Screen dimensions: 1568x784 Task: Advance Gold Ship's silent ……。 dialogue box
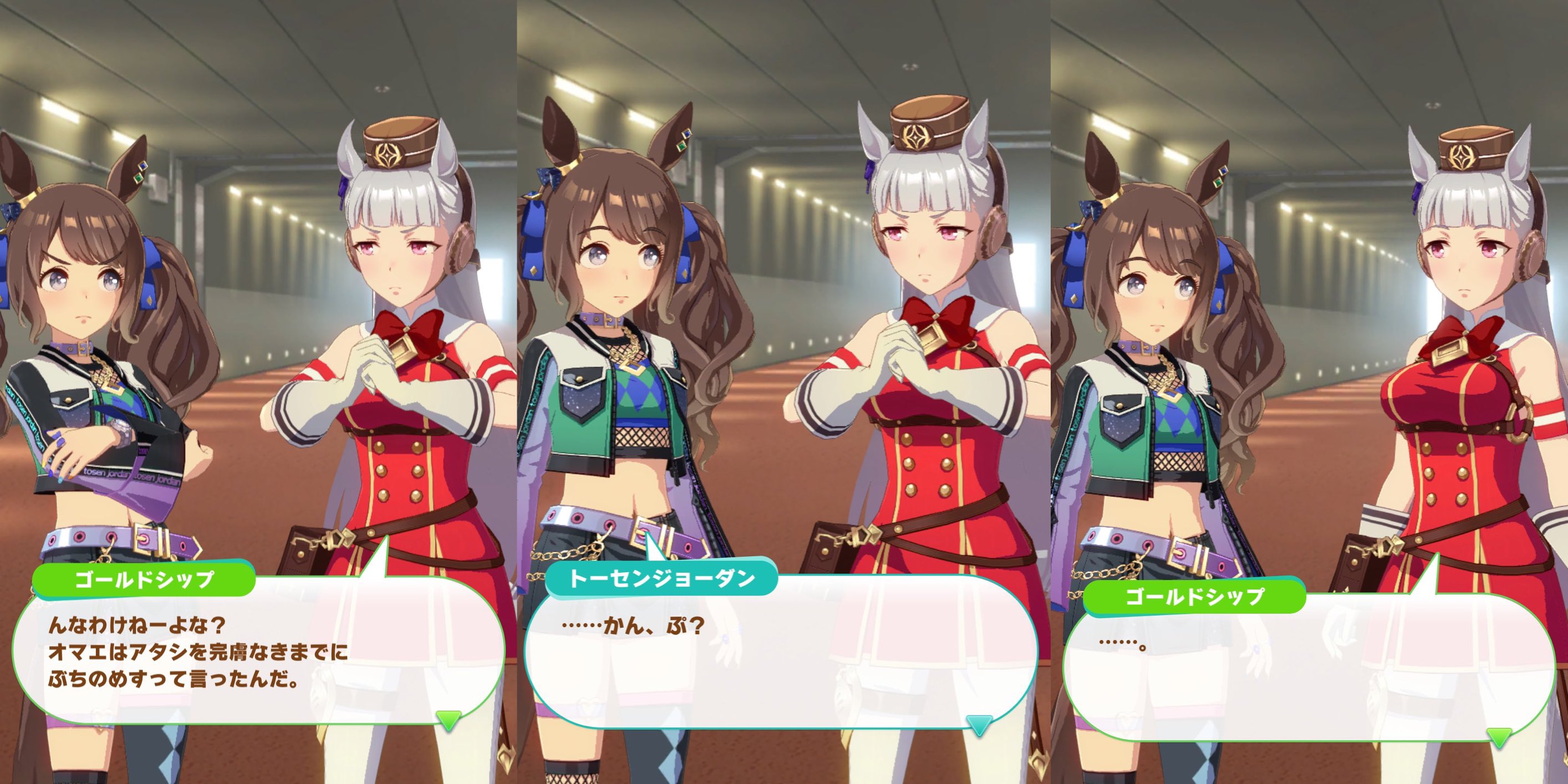1309,670
